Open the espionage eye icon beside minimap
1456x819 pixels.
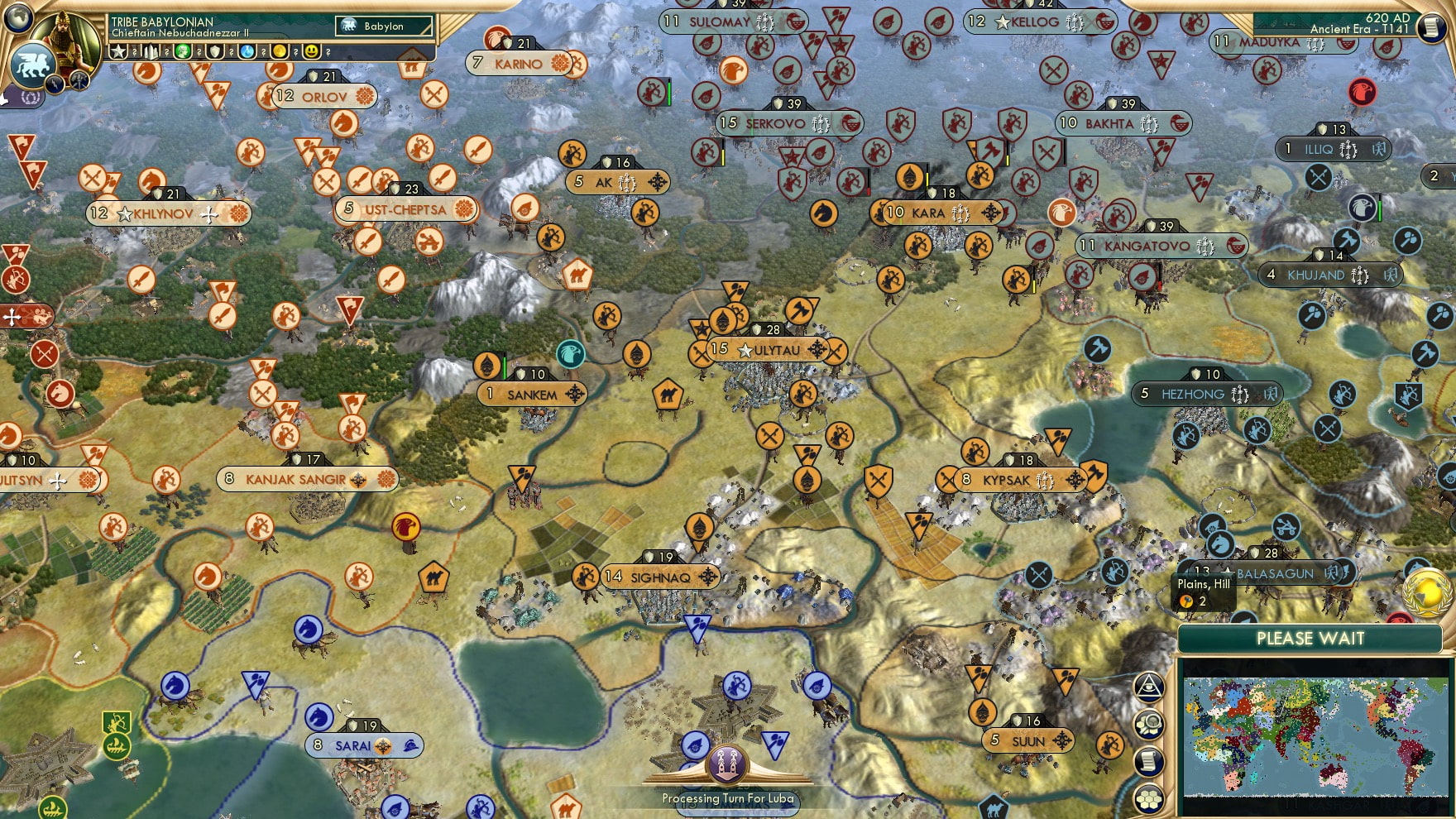point(1149,687)
